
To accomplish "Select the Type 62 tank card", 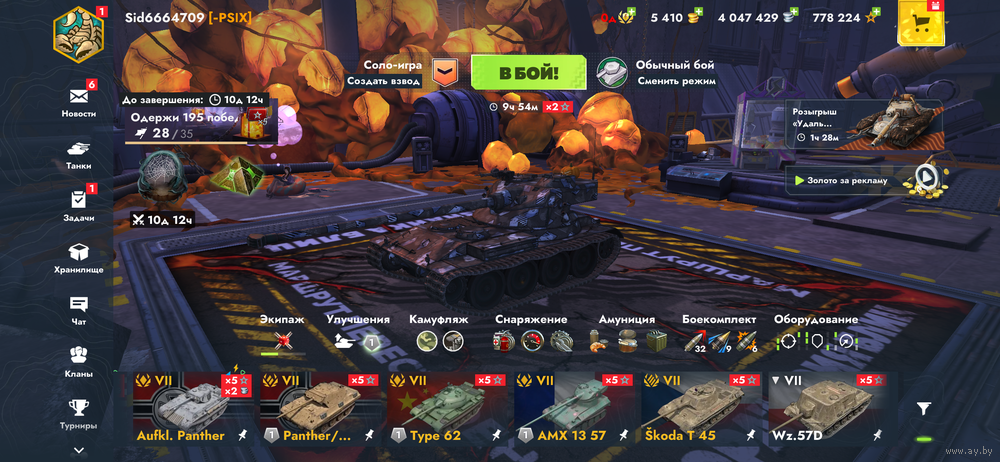I will click(447, 409).
